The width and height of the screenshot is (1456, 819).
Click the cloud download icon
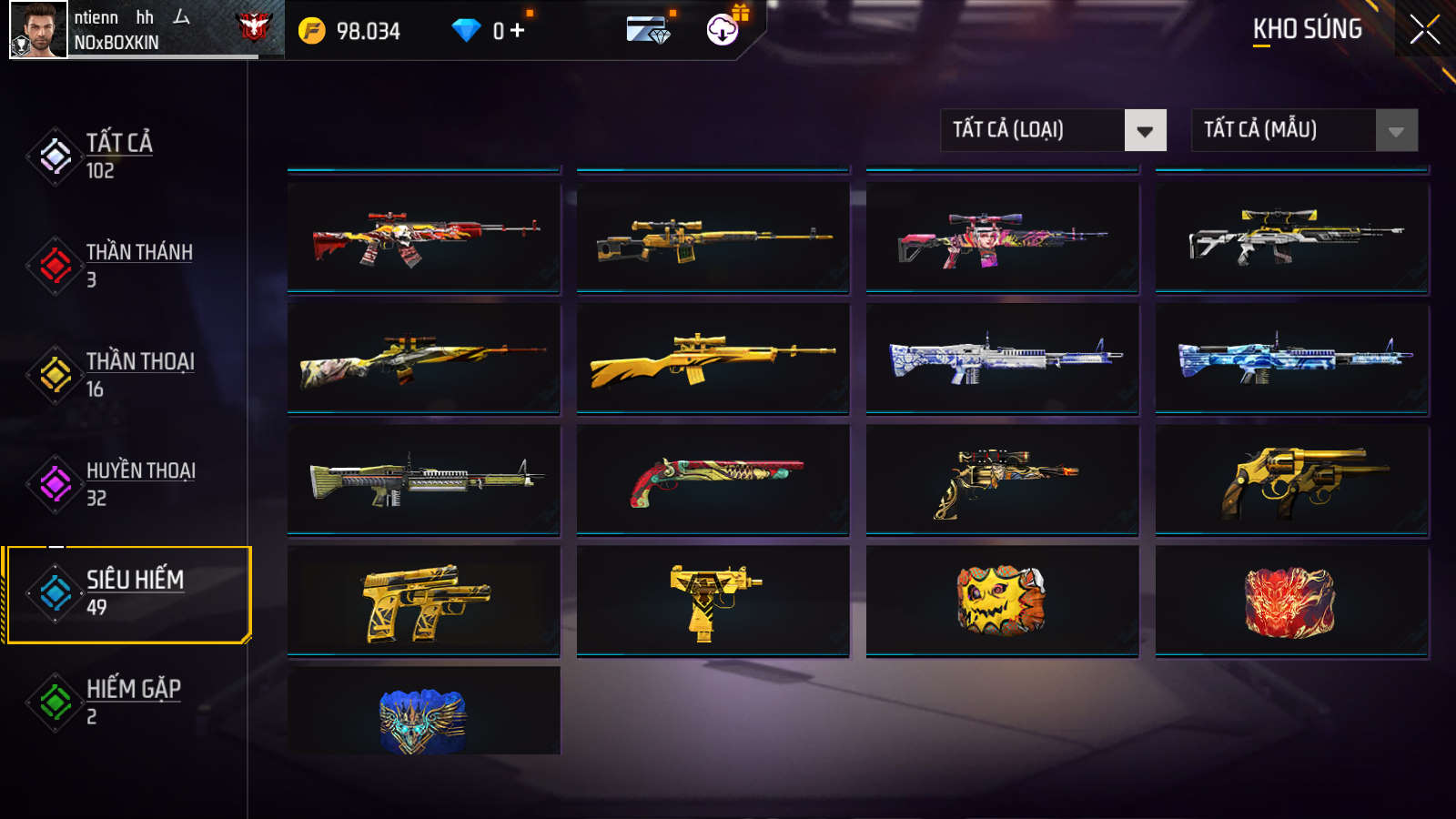point(723,30)
